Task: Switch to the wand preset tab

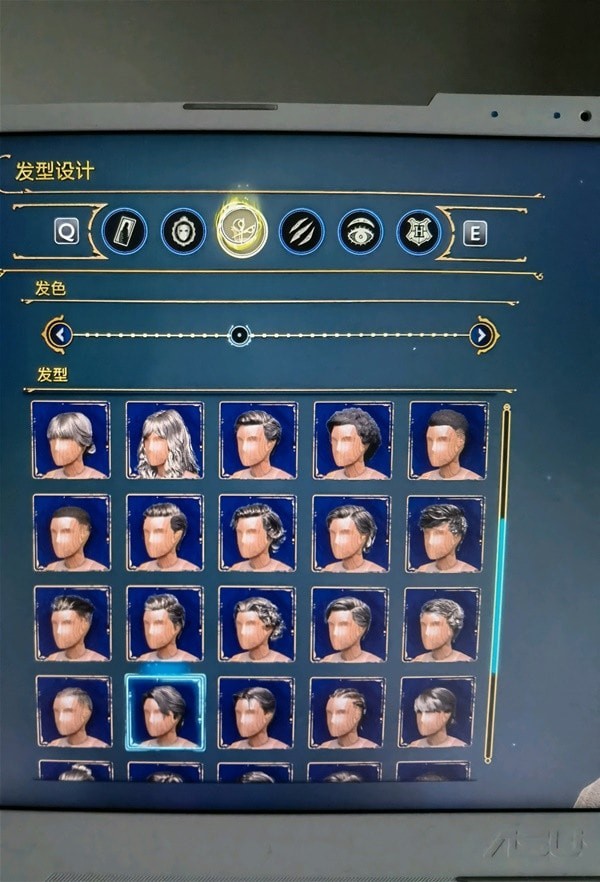Action: click(124, 231)
